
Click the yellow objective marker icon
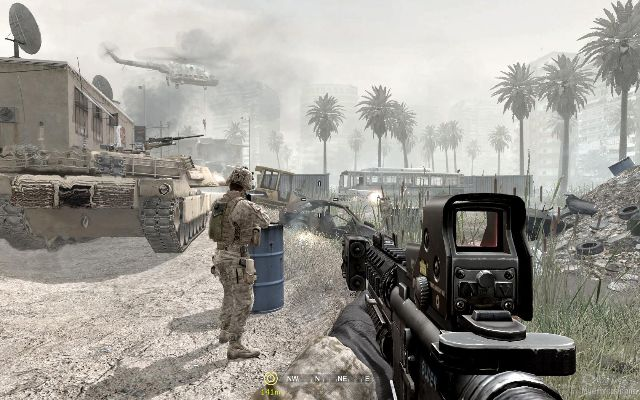[x=270, y=378]
